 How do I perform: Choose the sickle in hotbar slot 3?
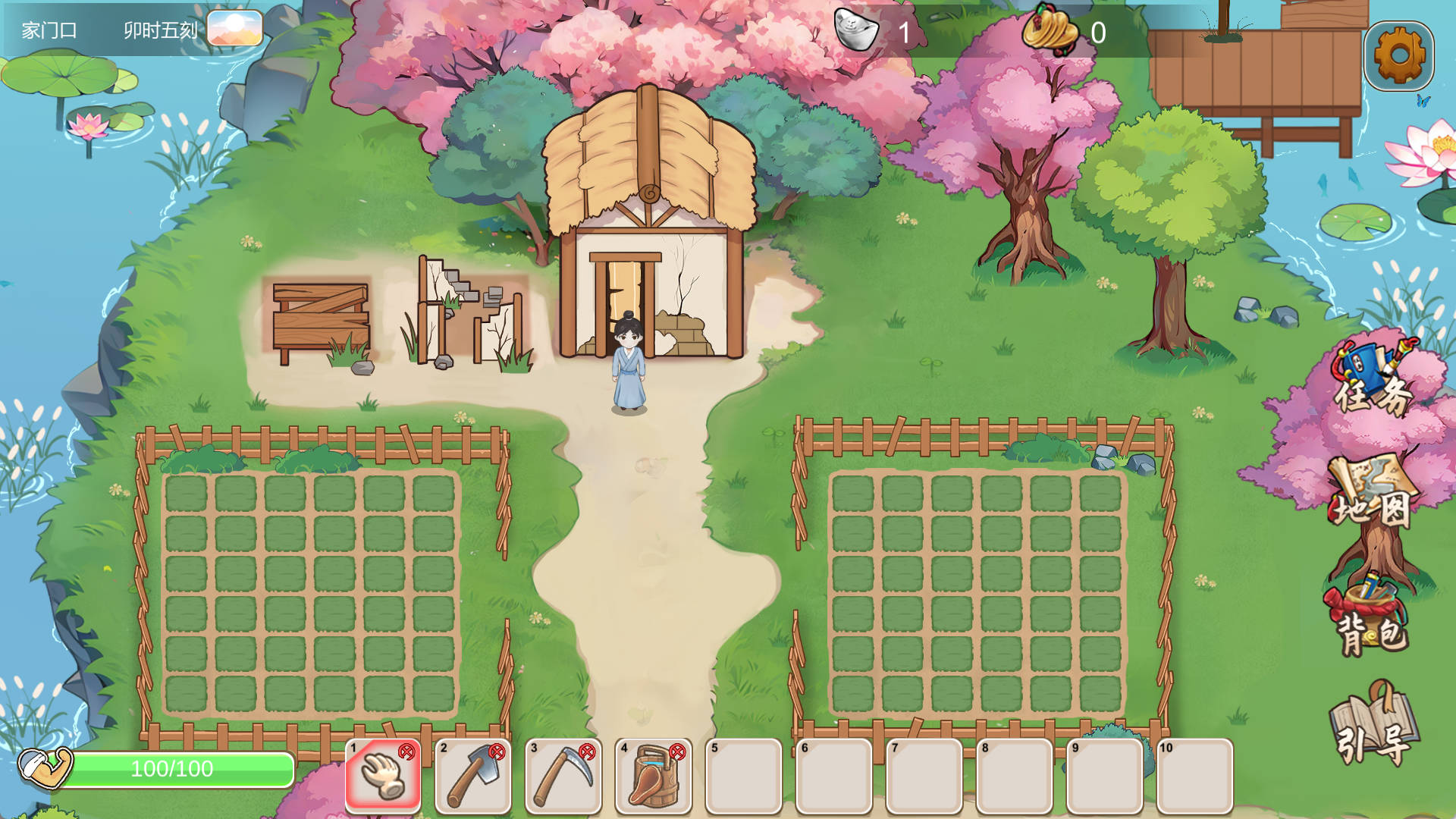coord(563,776)
